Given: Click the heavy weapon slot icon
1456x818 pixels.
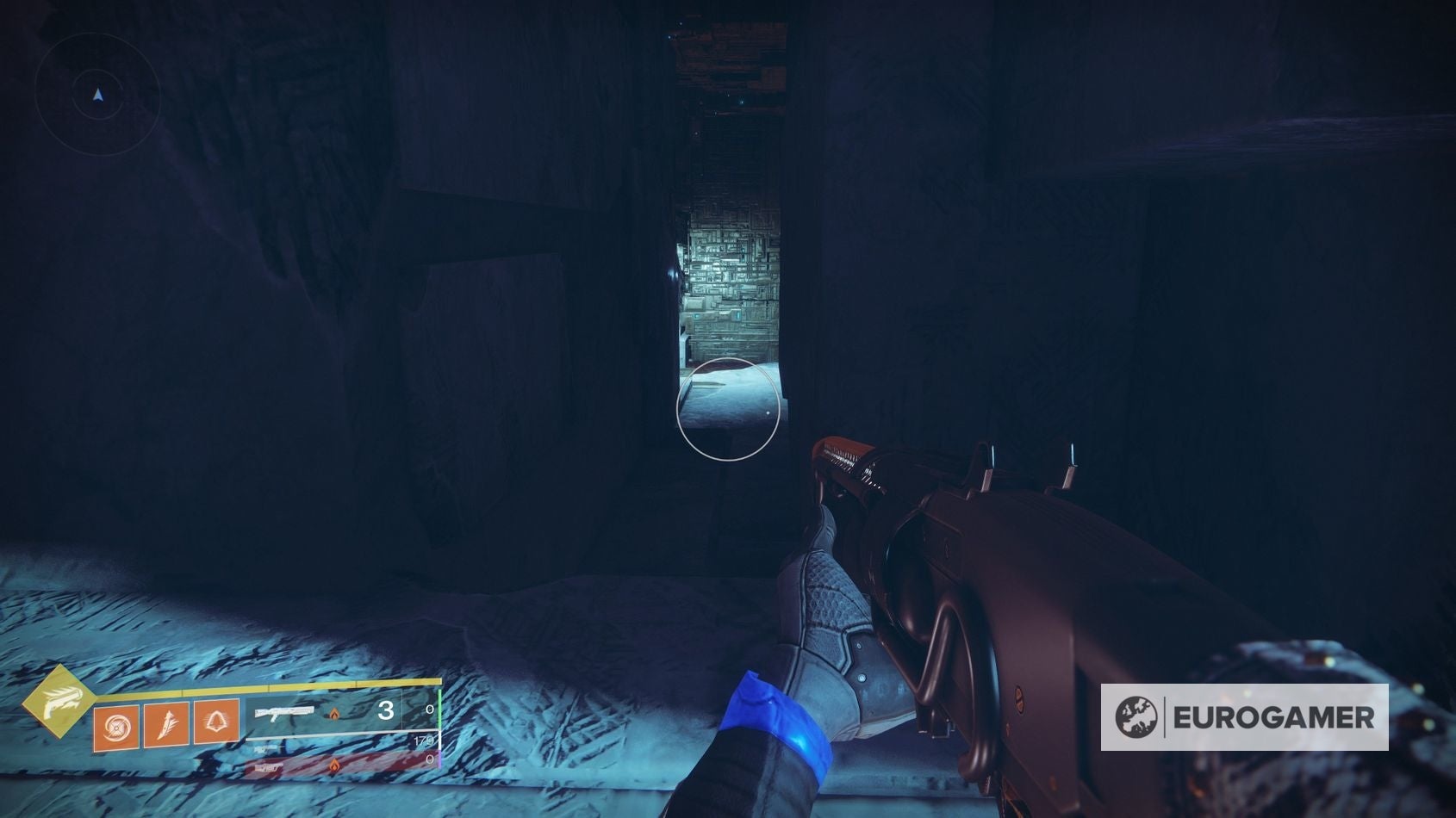Looking at the screenshot, I should point(268,767).
